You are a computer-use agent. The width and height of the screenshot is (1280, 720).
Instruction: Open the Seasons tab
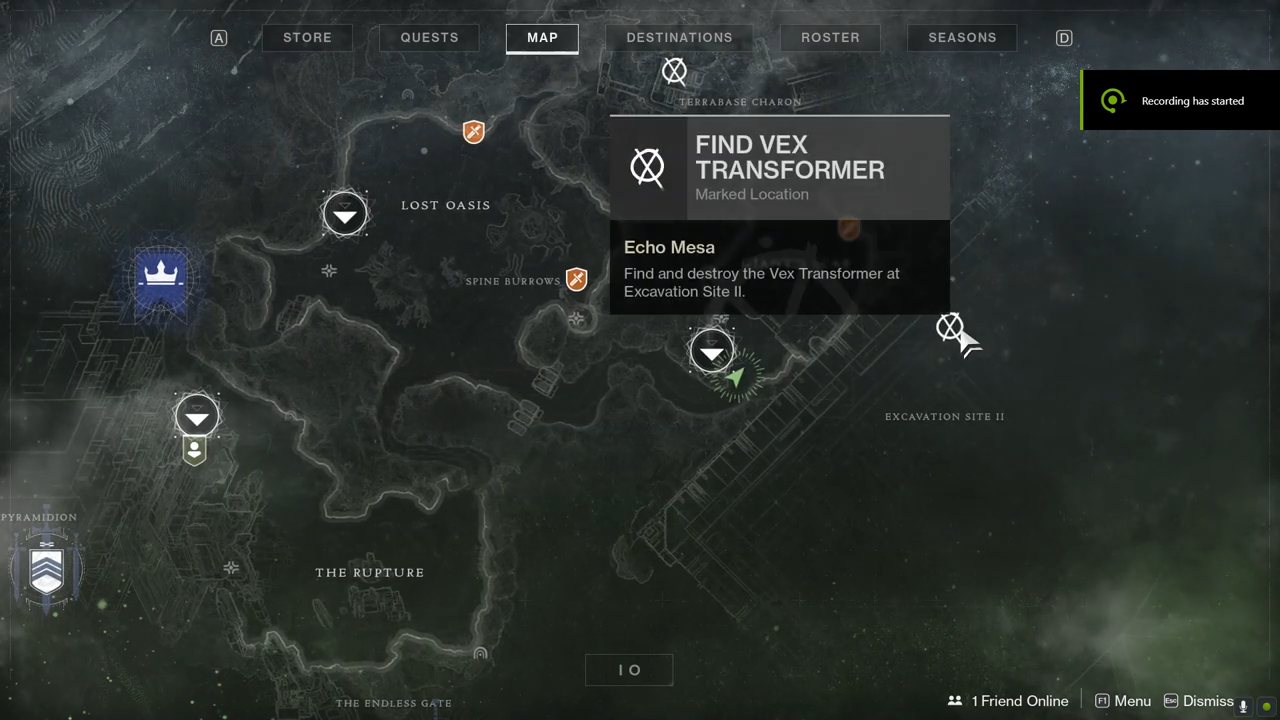click(962, 38)
